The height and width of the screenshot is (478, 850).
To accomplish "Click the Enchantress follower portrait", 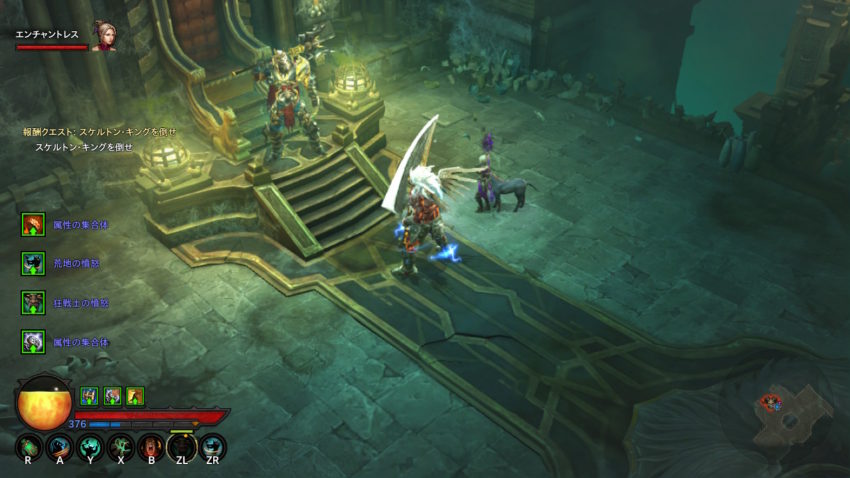I will tap(104, 36).
